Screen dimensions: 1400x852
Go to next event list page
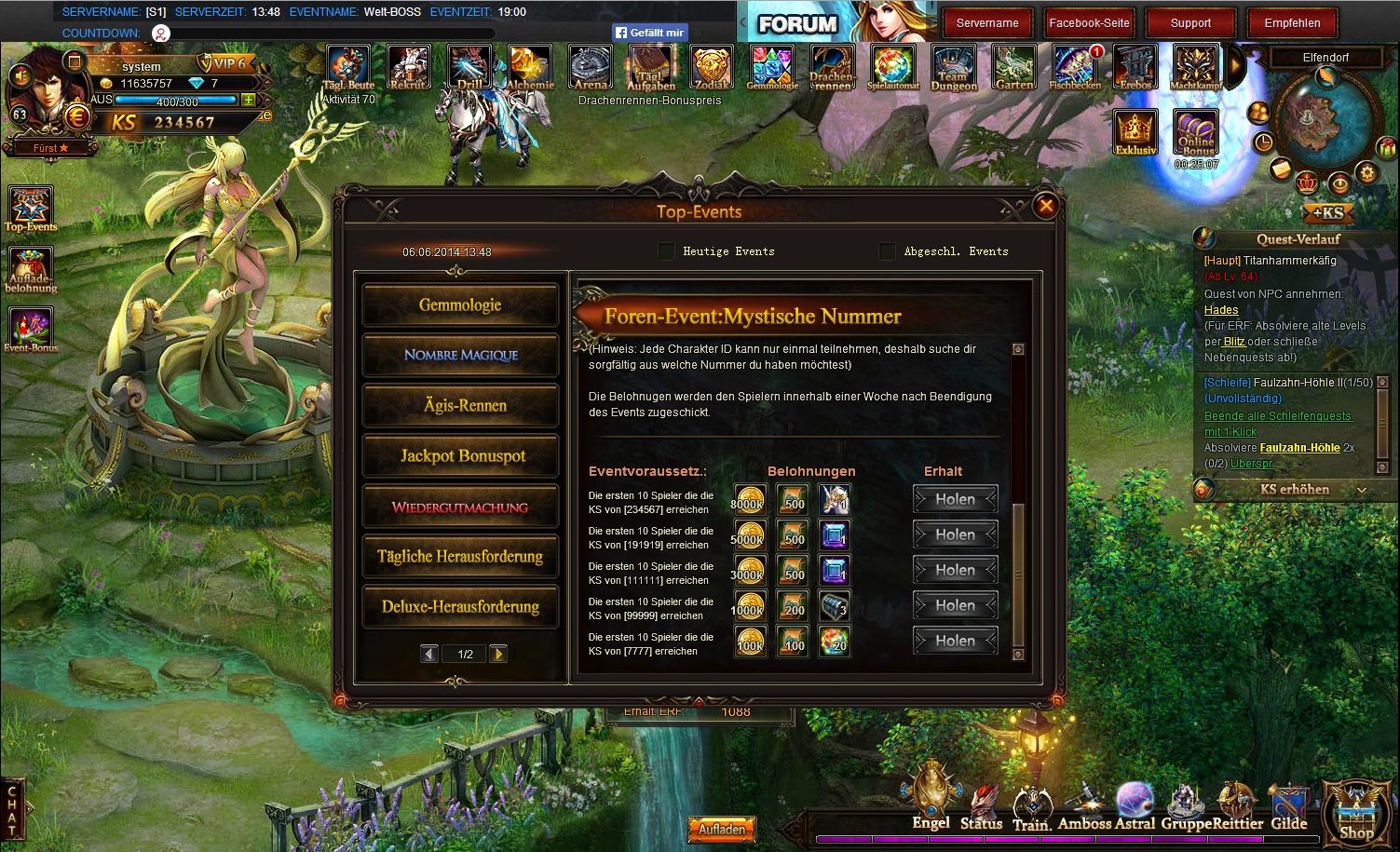point(498,654)
